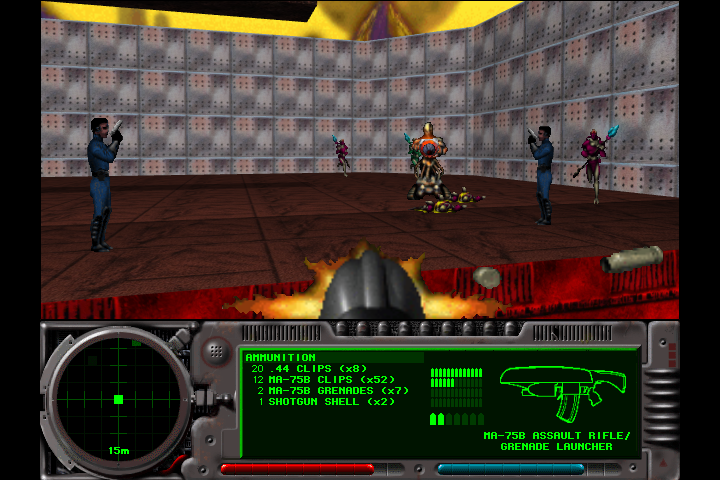
Task: Select the MA-75B assault rifle weapon icon
Action: tap(563, 391)
